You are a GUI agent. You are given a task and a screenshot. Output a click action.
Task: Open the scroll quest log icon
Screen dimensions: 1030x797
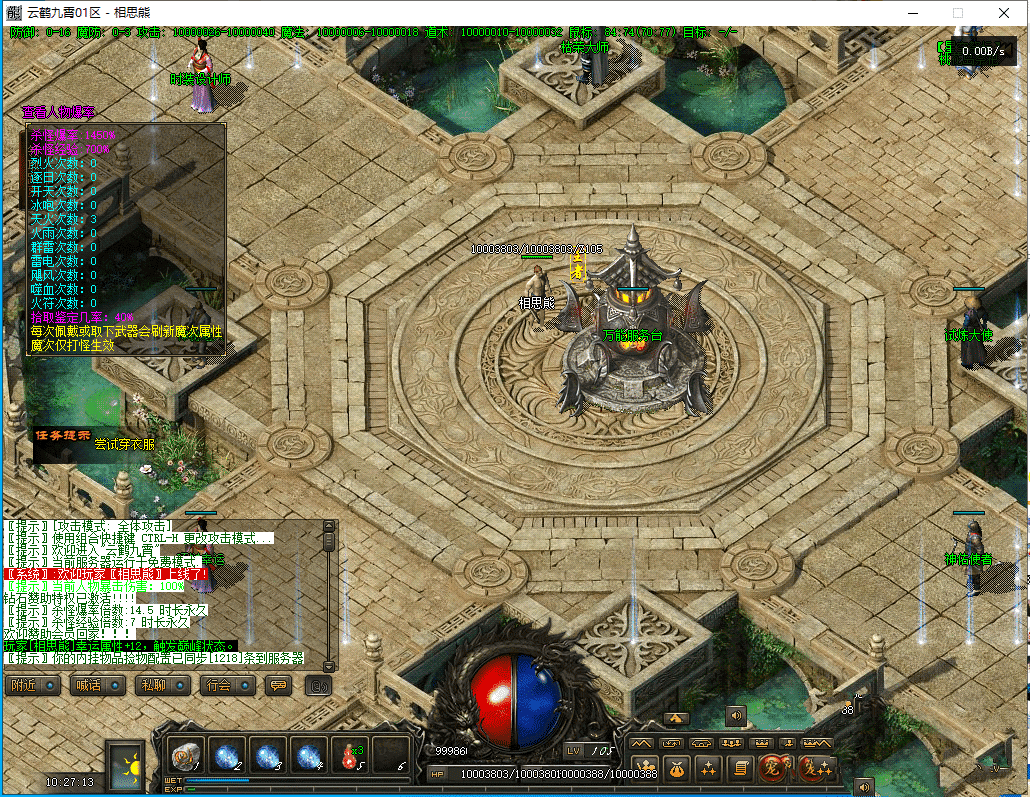click(739, 768)
